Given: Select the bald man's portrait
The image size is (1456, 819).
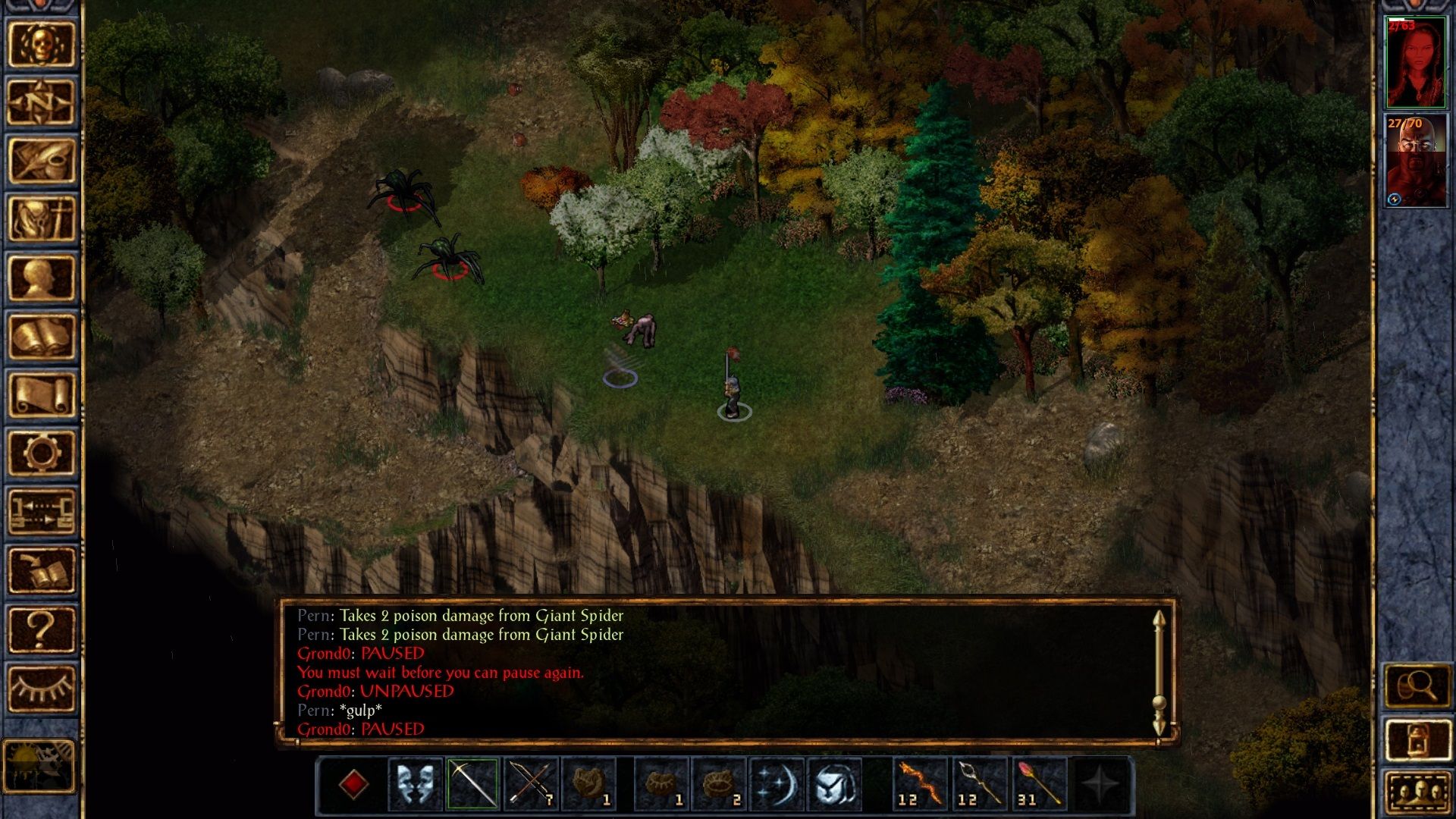Looking at the screenshot, I should pyautogui.click(x=1416, y=161).
